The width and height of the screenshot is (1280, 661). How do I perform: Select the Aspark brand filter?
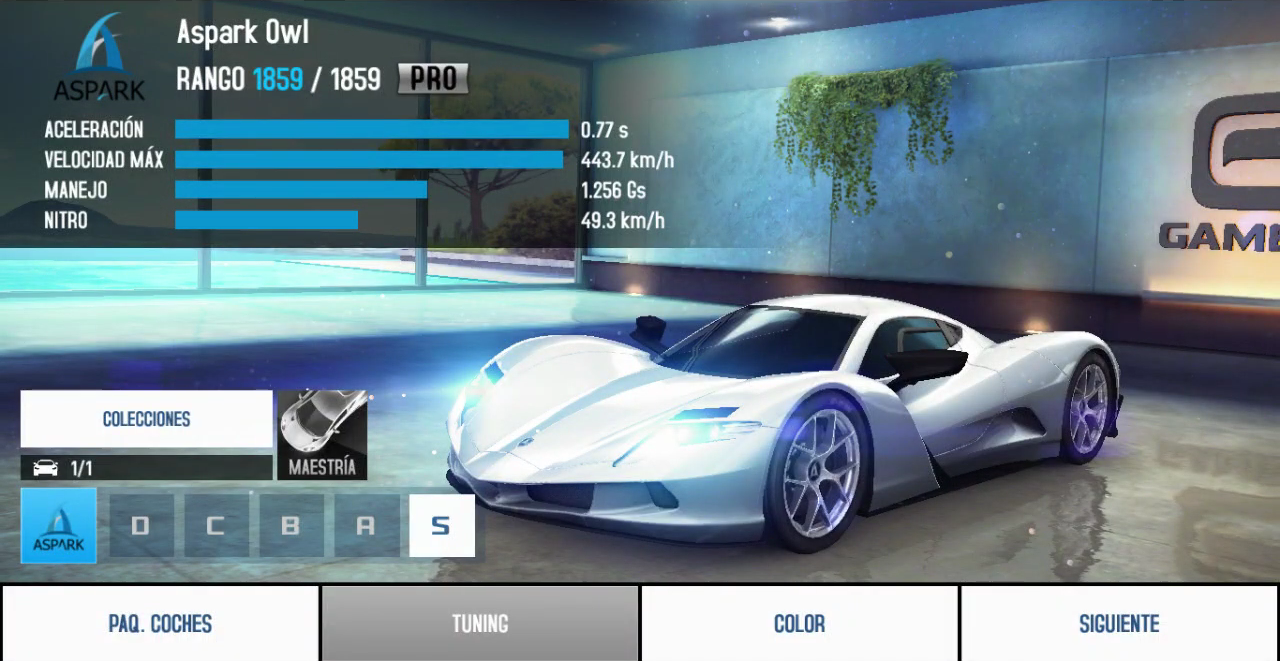coord(59,526)
